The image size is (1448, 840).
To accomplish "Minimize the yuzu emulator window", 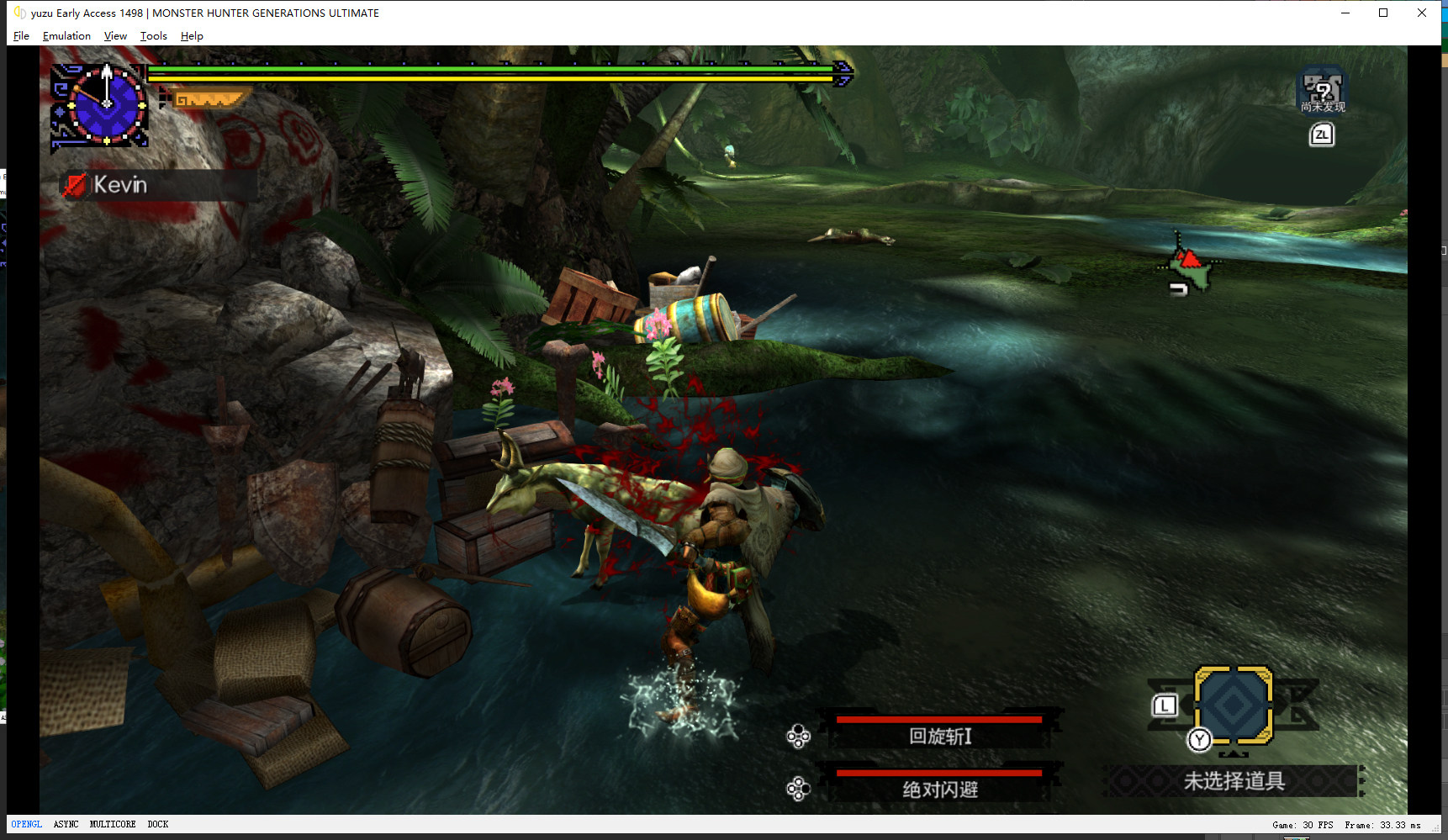I will [x=1345, y=13].
